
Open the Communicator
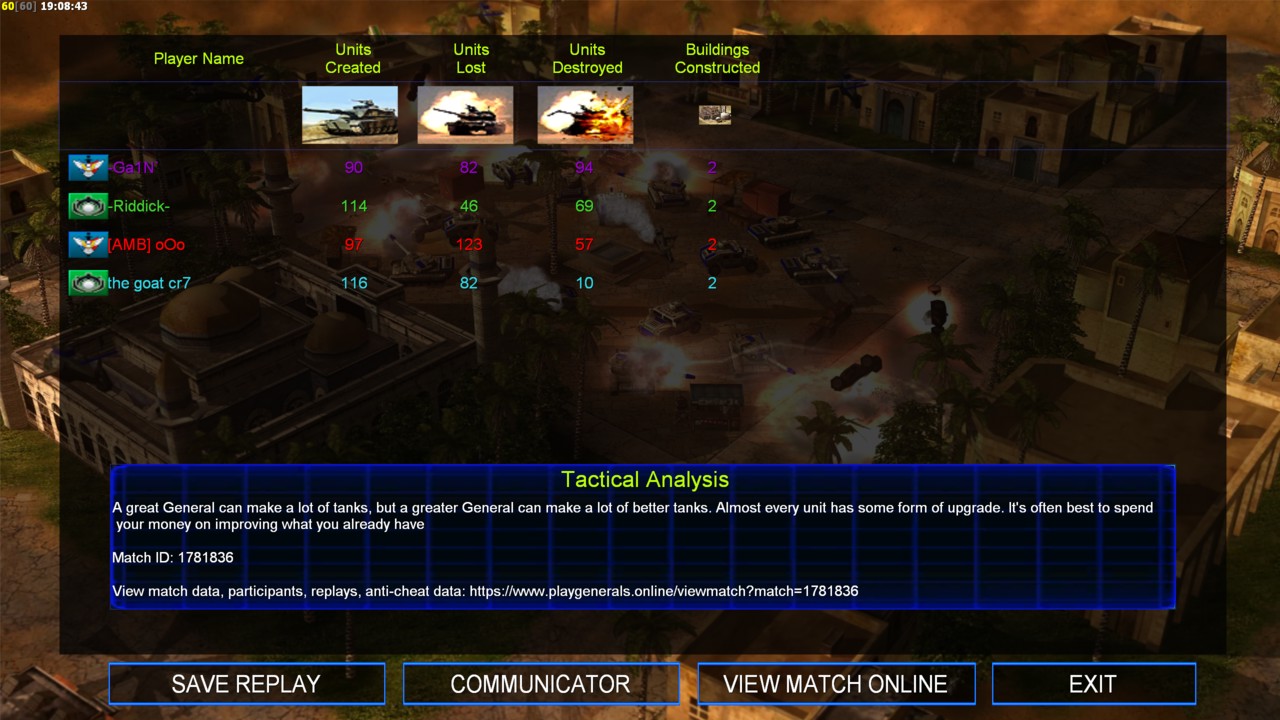(x=540, y=684)
